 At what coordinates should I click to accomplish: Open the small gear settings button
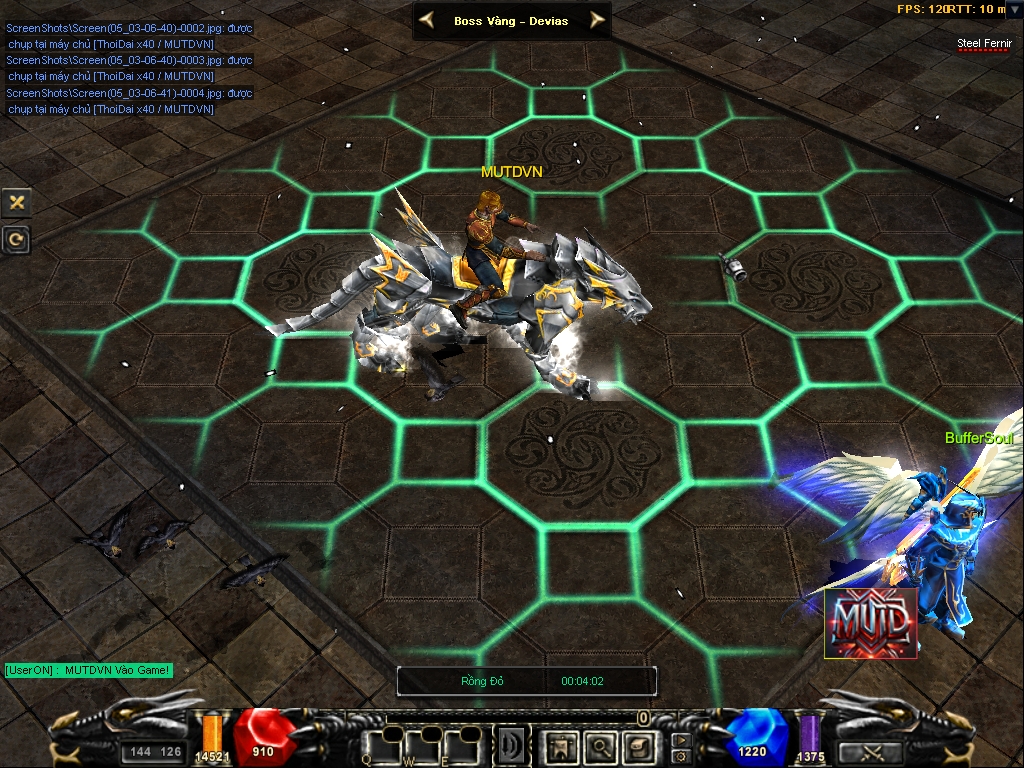(x=680, y=756)
